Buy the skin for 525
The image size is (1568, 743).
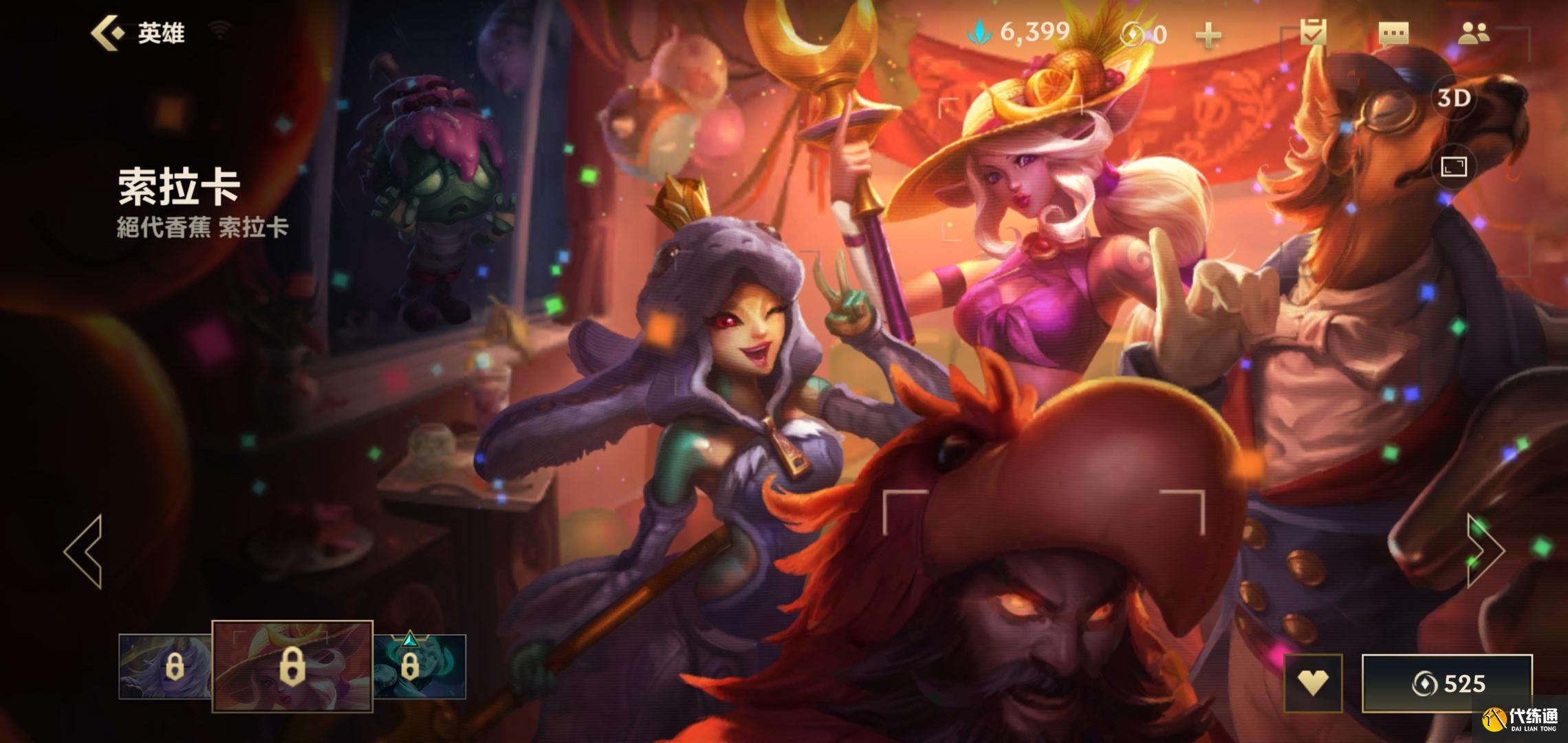(x=1447, y=683)
